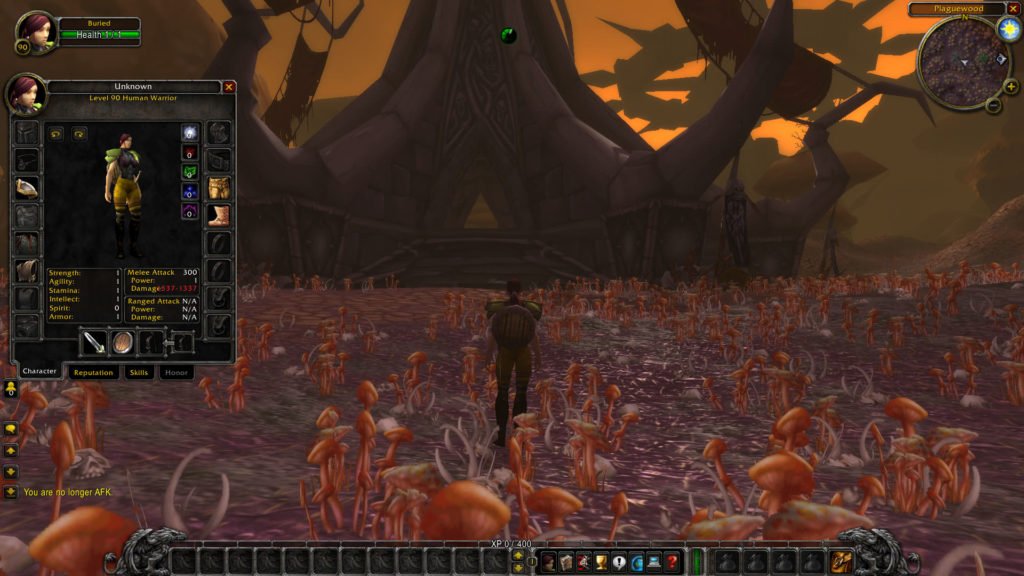Rotate the character model left
This screenshot has height=576, width=1024.
(56, 133)
